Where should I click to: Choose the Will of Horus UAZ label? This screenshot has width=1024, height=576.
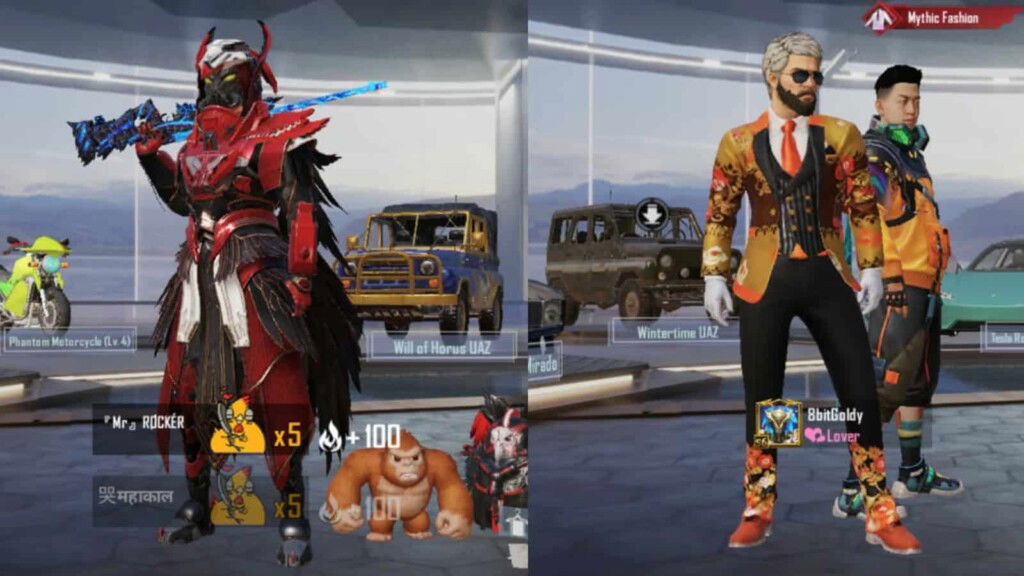[x=442, y=346]
